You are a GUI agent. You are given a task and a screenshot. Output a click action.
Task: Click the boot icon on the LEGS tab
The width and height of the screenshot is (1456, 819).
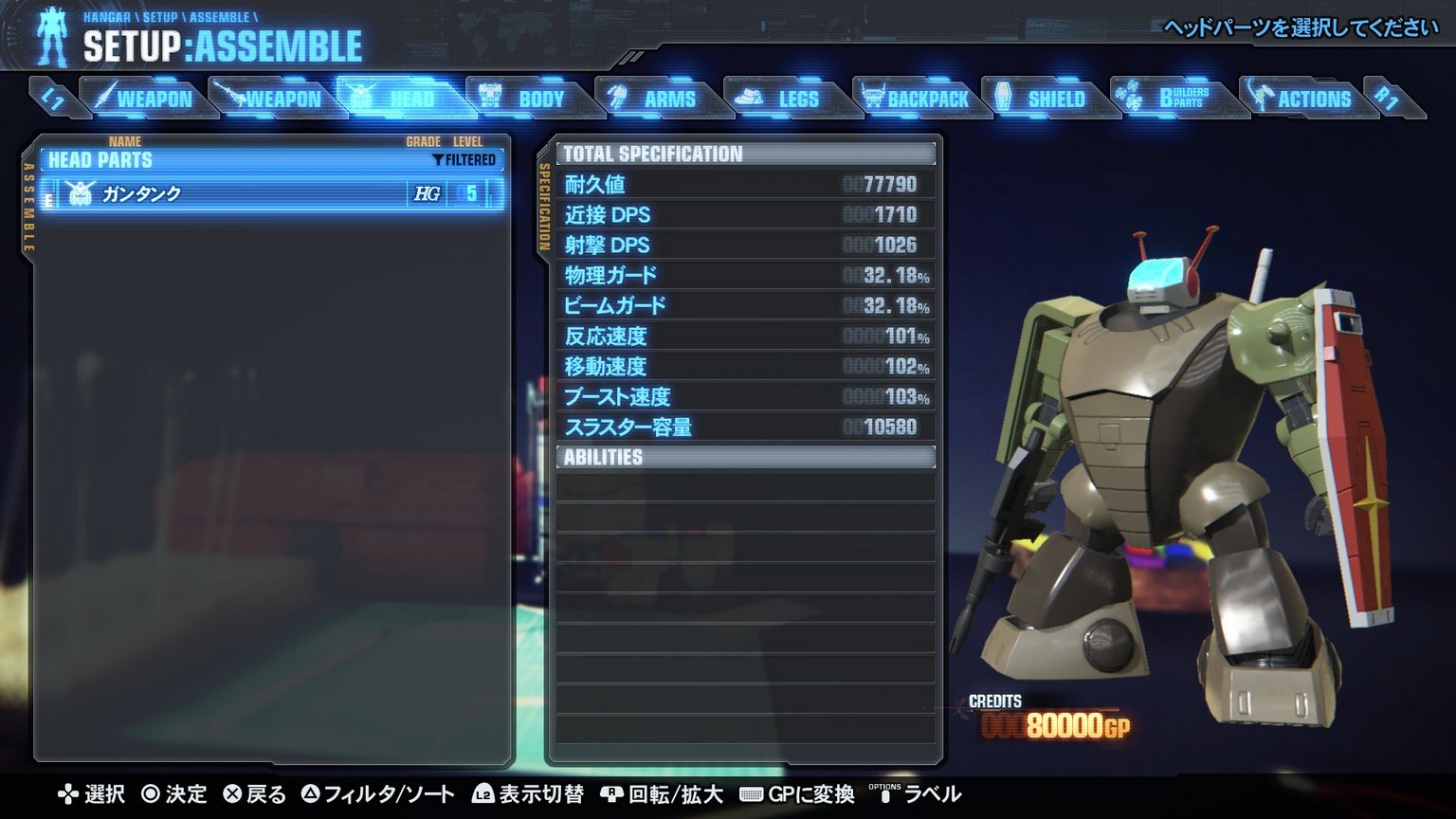pos(748,95)
